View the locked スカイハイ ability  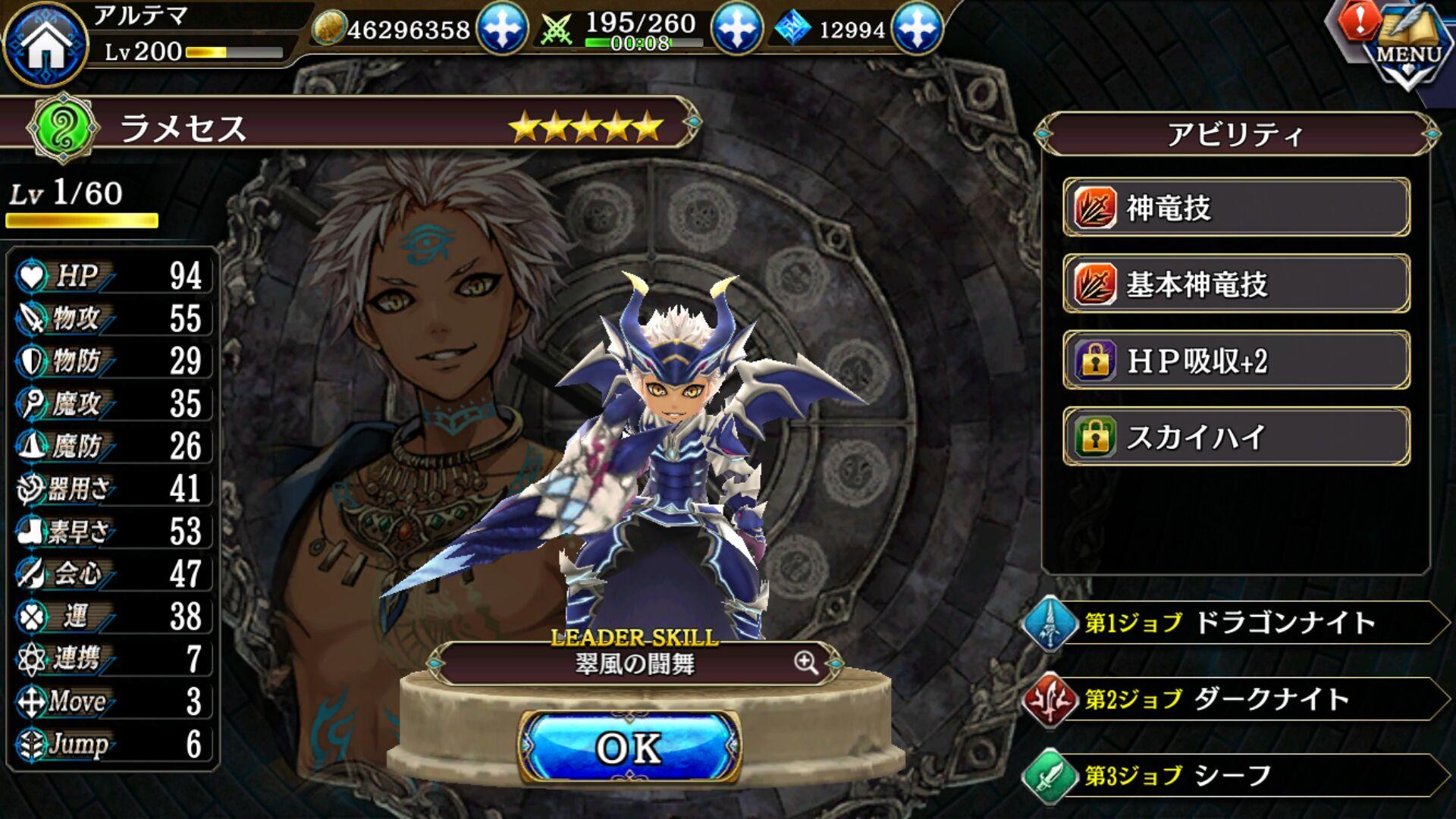point(1236,437)
